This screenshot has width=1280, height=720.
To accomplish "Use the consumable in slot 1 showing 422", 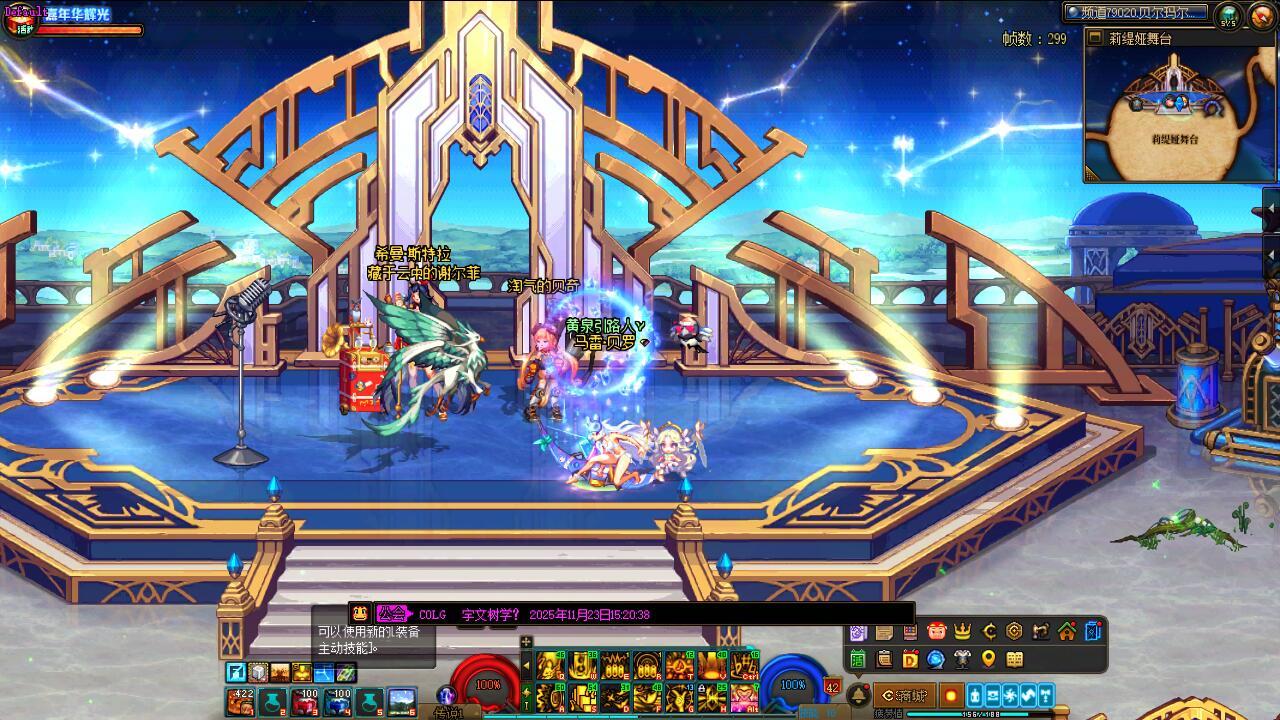I will tap(240, 701).
